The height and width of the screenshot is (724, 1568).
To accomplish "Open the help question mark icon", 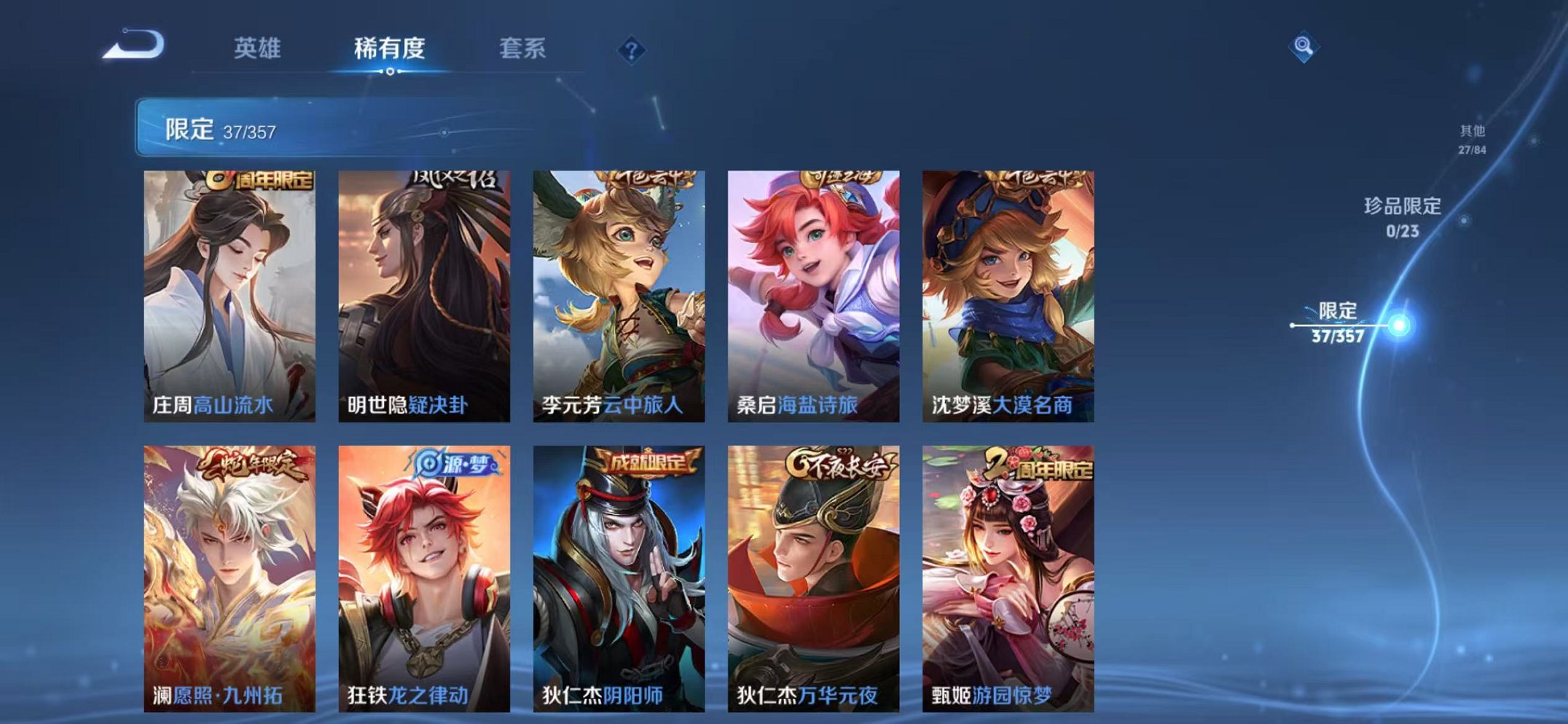I will pos(633,50).
